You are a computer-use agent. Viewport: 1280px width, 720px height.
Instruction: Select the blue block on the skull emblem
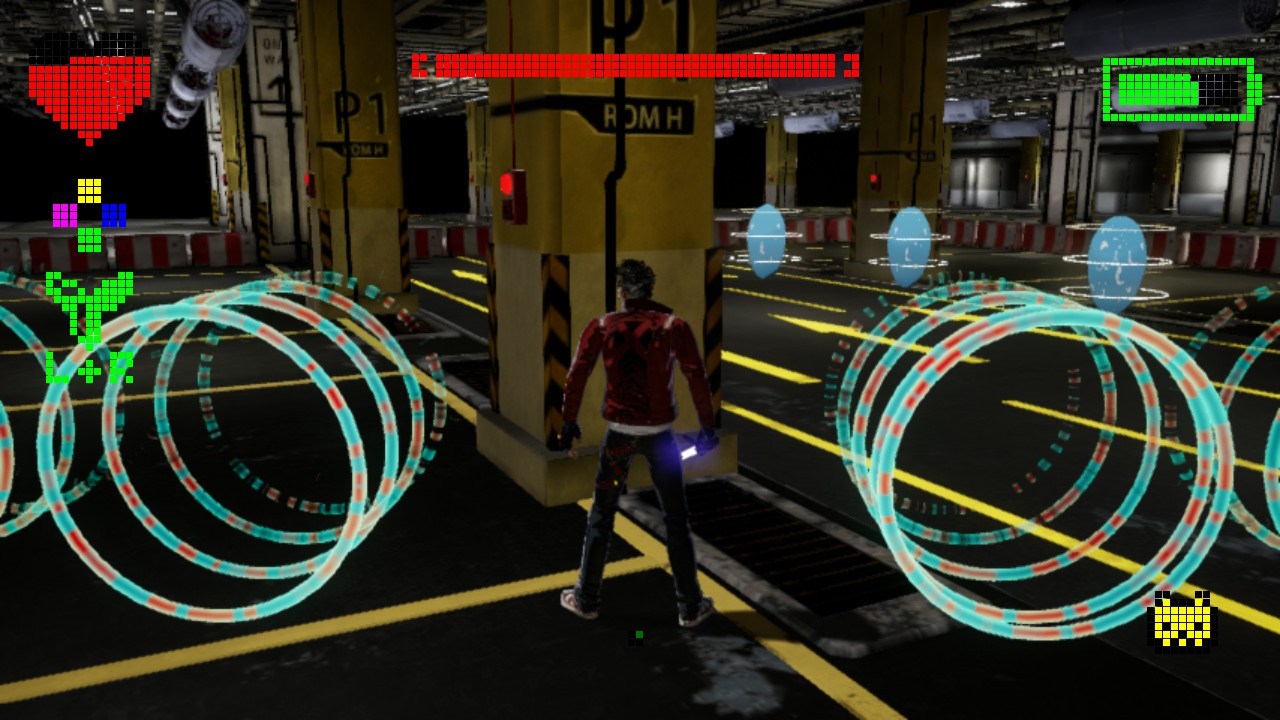115,213
